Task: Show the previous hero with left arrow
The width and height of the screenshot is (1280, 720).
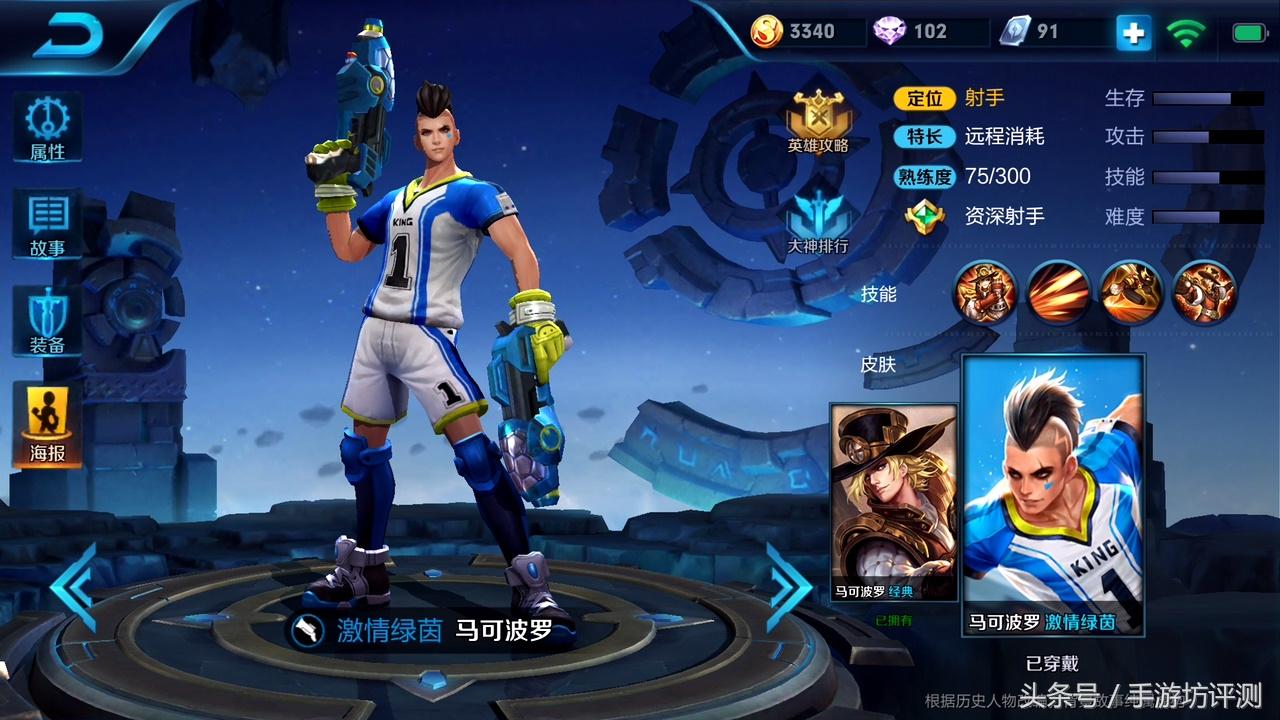Action: [x=75, y=588]
